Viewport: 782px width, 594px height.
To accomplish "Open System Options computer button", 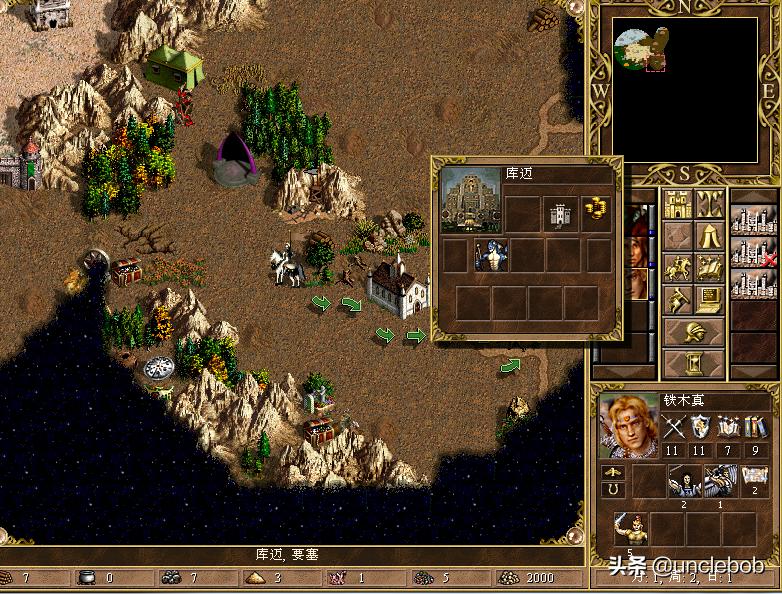I will (710, 299).
